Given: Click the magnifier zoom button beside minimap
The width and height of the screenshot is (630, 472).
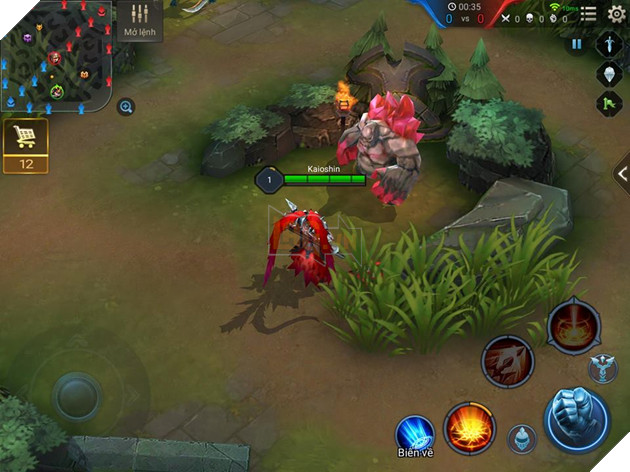Looking at the screenshot, I should (x=126, y=107).
